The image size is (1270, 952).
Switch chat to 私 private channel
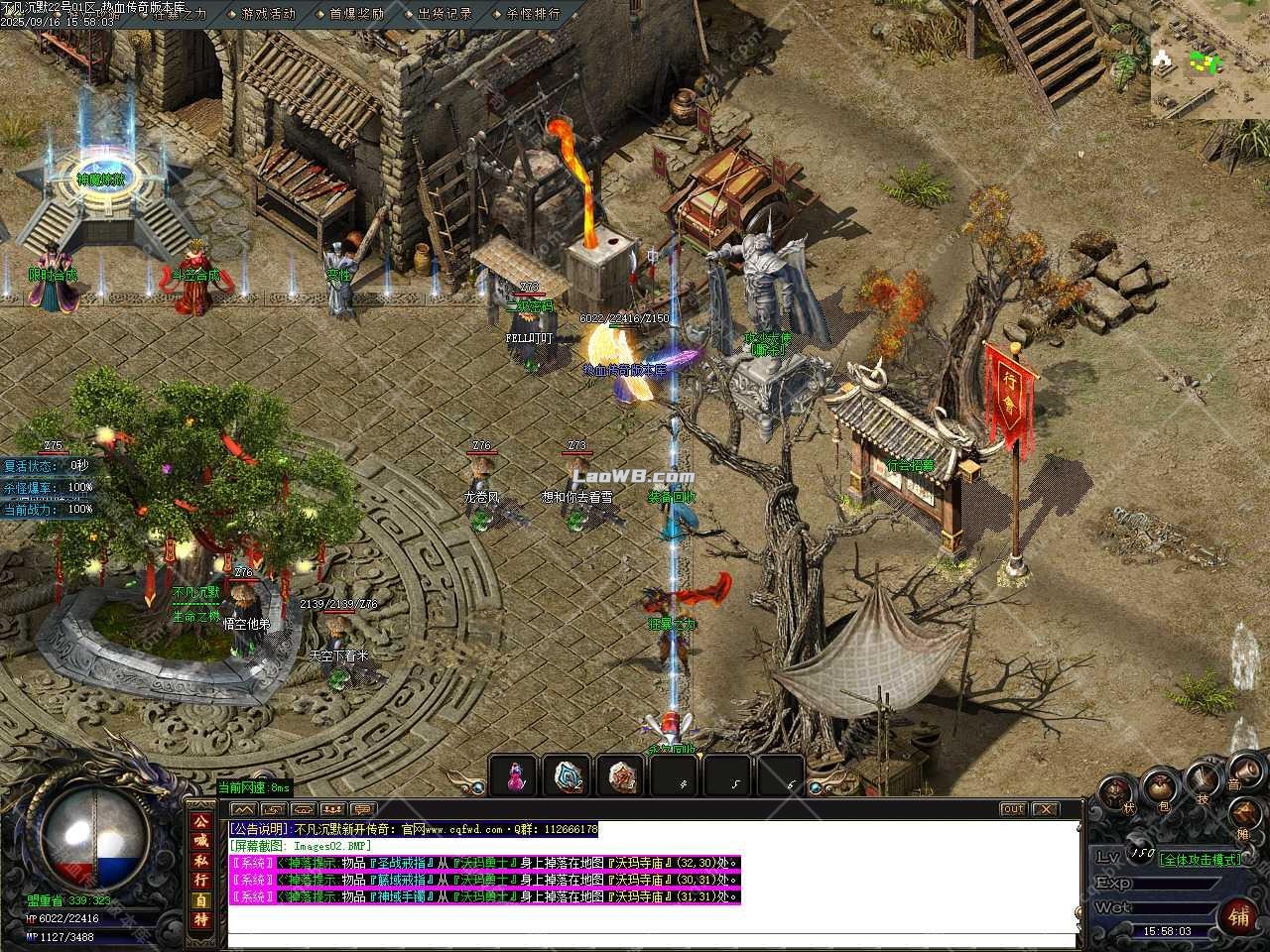point(201,860)
